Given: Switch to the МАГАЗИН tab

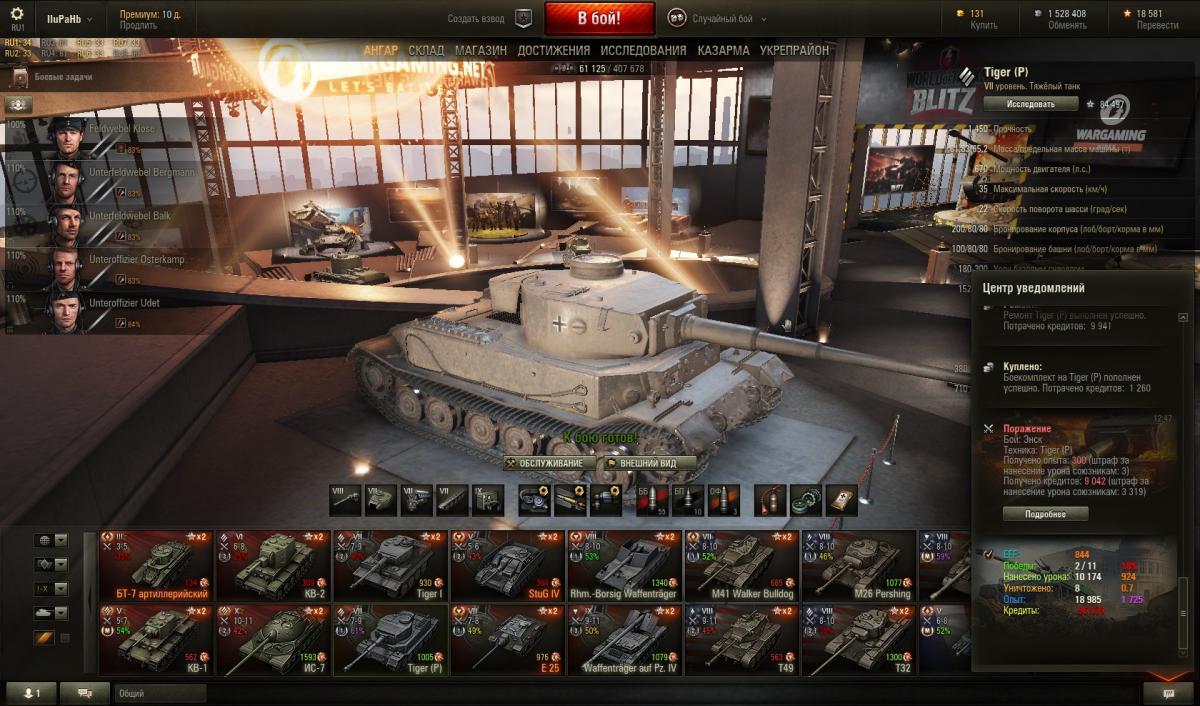Looking at the screenshot, I should pos(480,50).
